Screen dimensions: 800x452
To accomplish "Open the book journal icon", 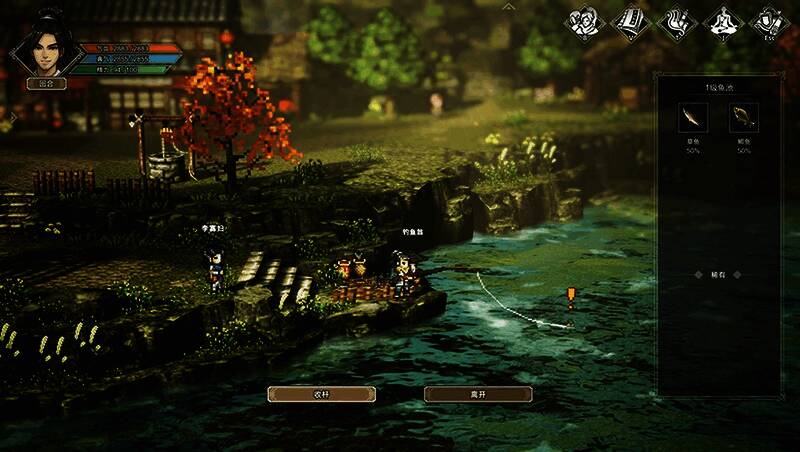I will [630, 23].
